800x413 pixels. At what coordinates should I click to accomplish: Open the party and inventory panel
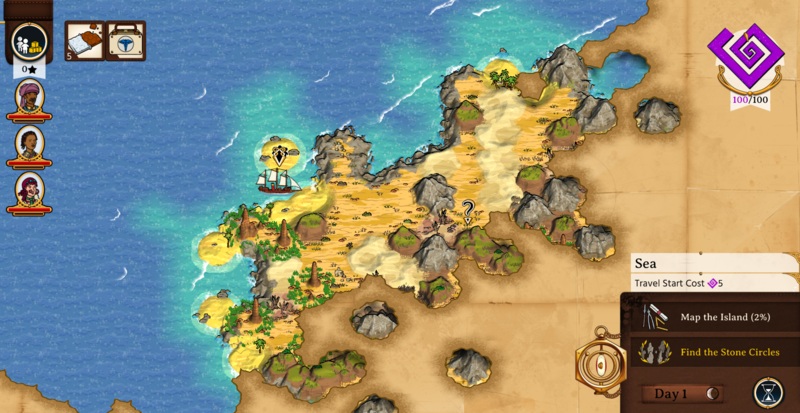[x=31, y=42]
